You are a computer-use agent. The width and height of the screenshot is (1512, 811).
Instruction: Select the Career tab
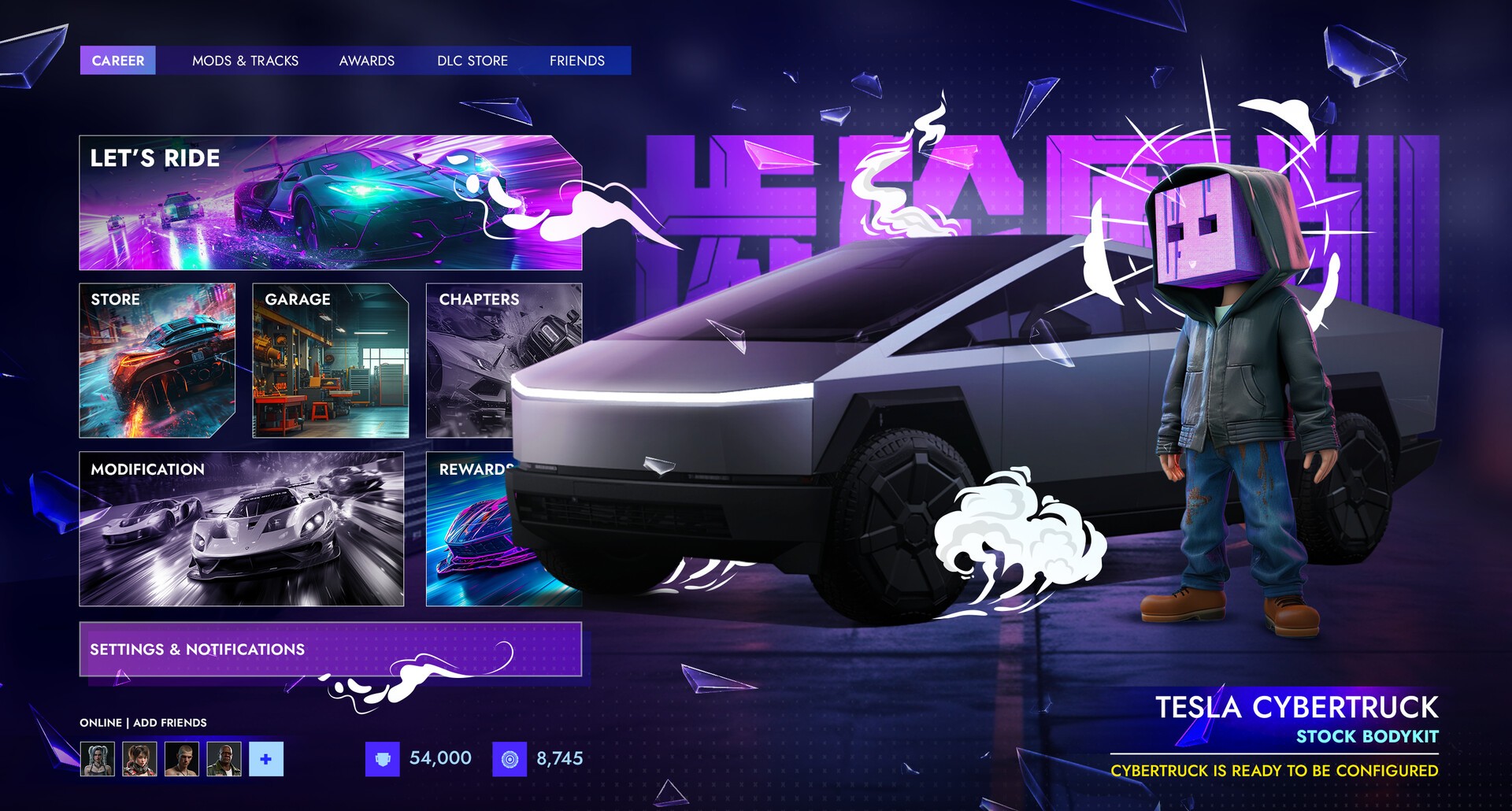[x=119, y=61]
